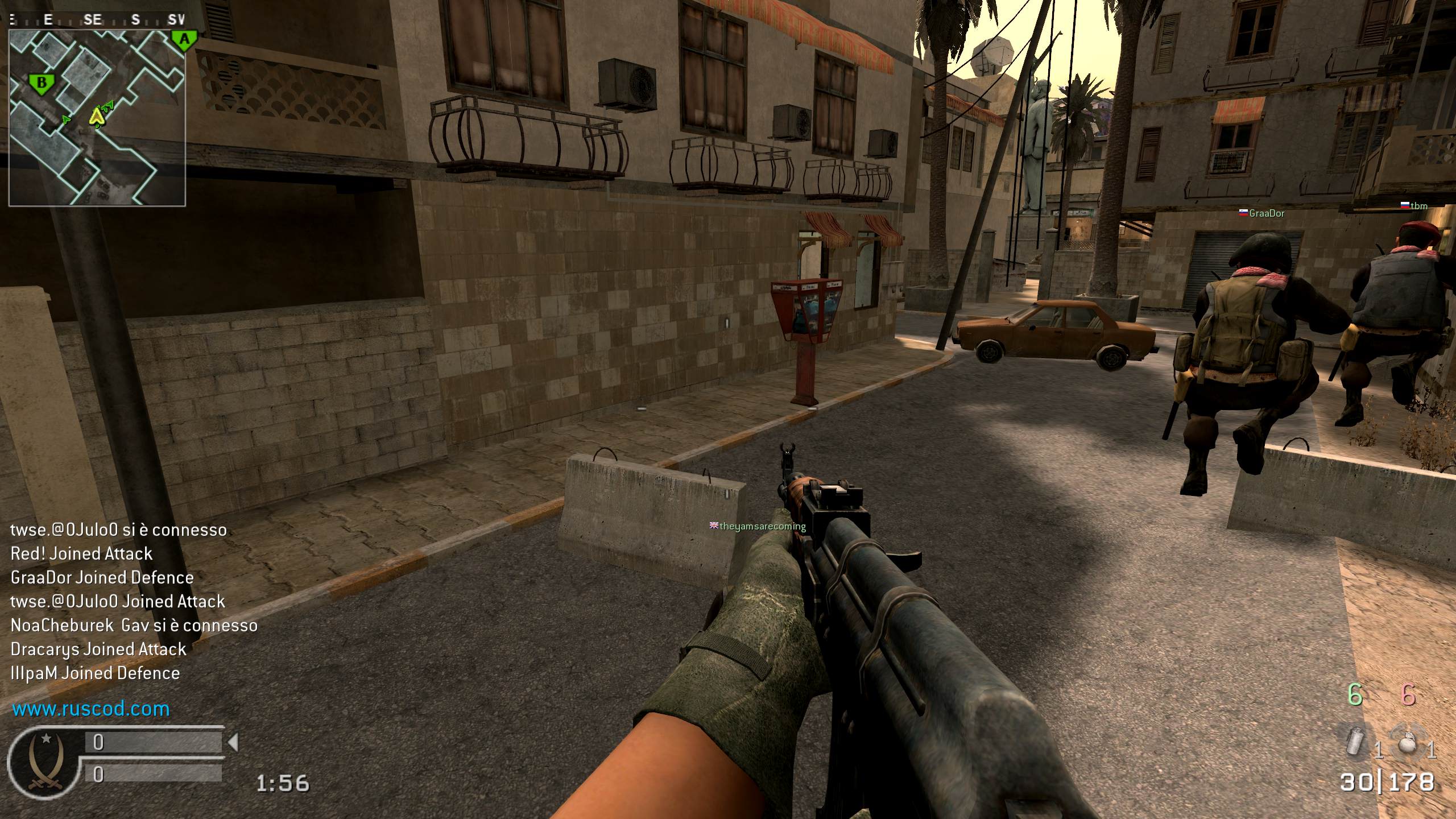Open the www.ruscod.com link
1456x819 pixels.
tap(91, 709)
